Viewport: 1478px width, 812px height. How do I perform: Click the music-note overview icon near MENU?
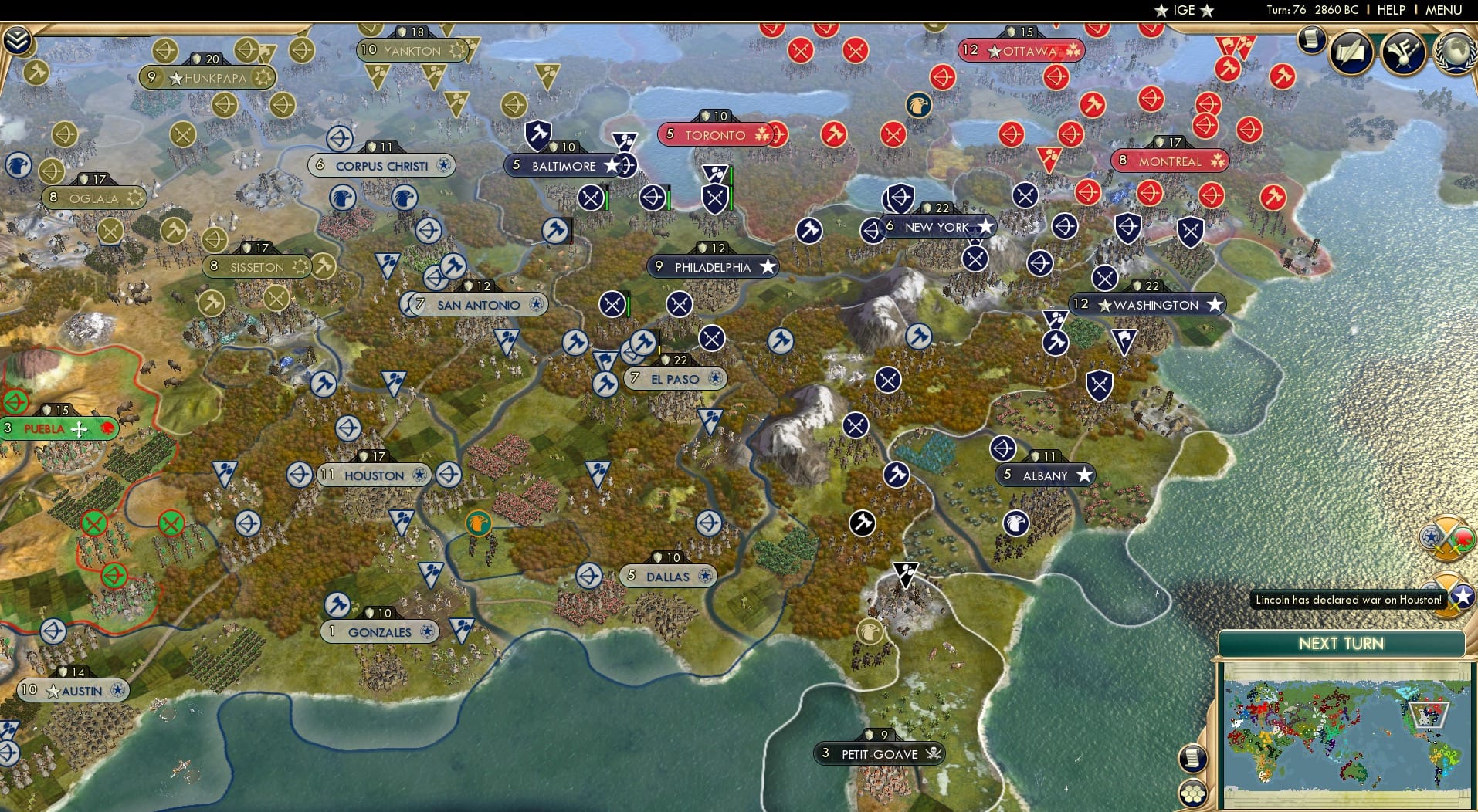1404,52
